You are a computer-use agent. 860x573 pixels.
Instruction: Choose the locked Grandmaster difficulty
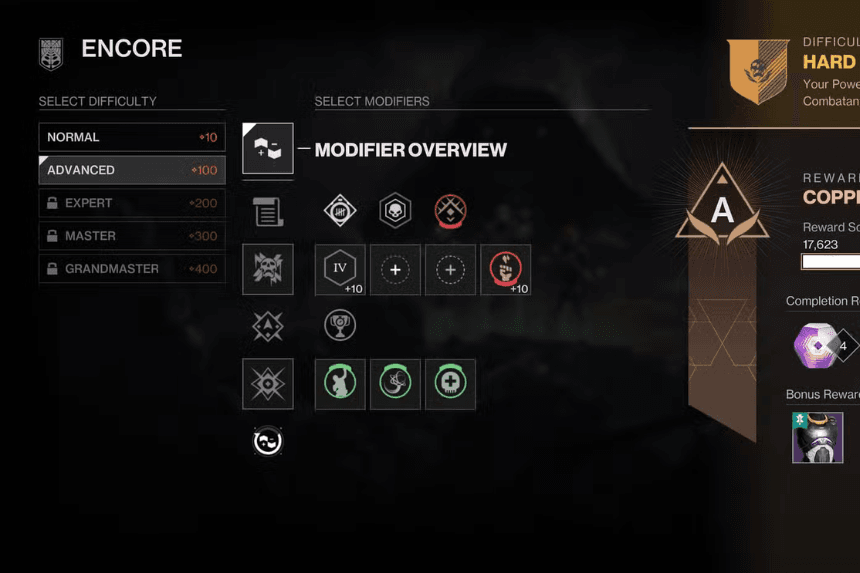coord(131,269)
